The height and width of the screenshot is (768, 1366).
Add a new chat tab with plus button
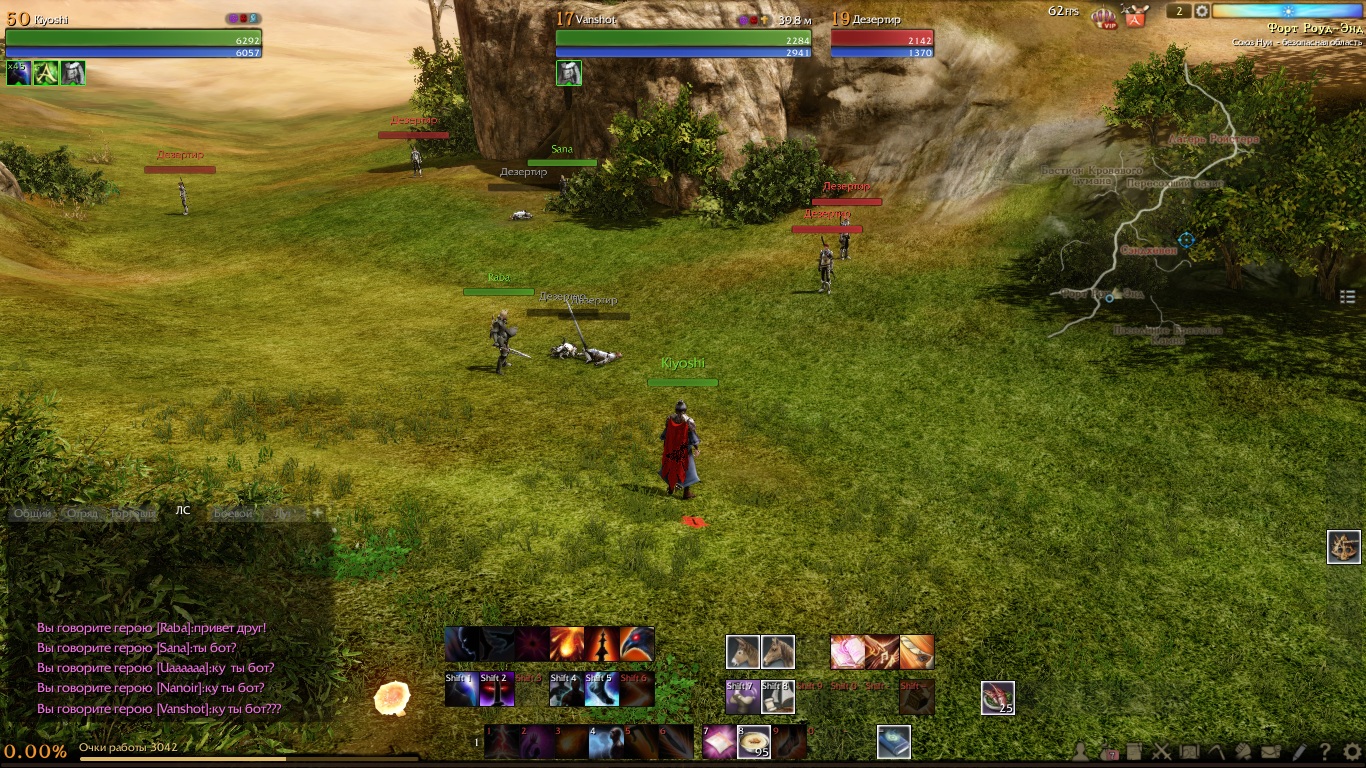pos(318,513)
